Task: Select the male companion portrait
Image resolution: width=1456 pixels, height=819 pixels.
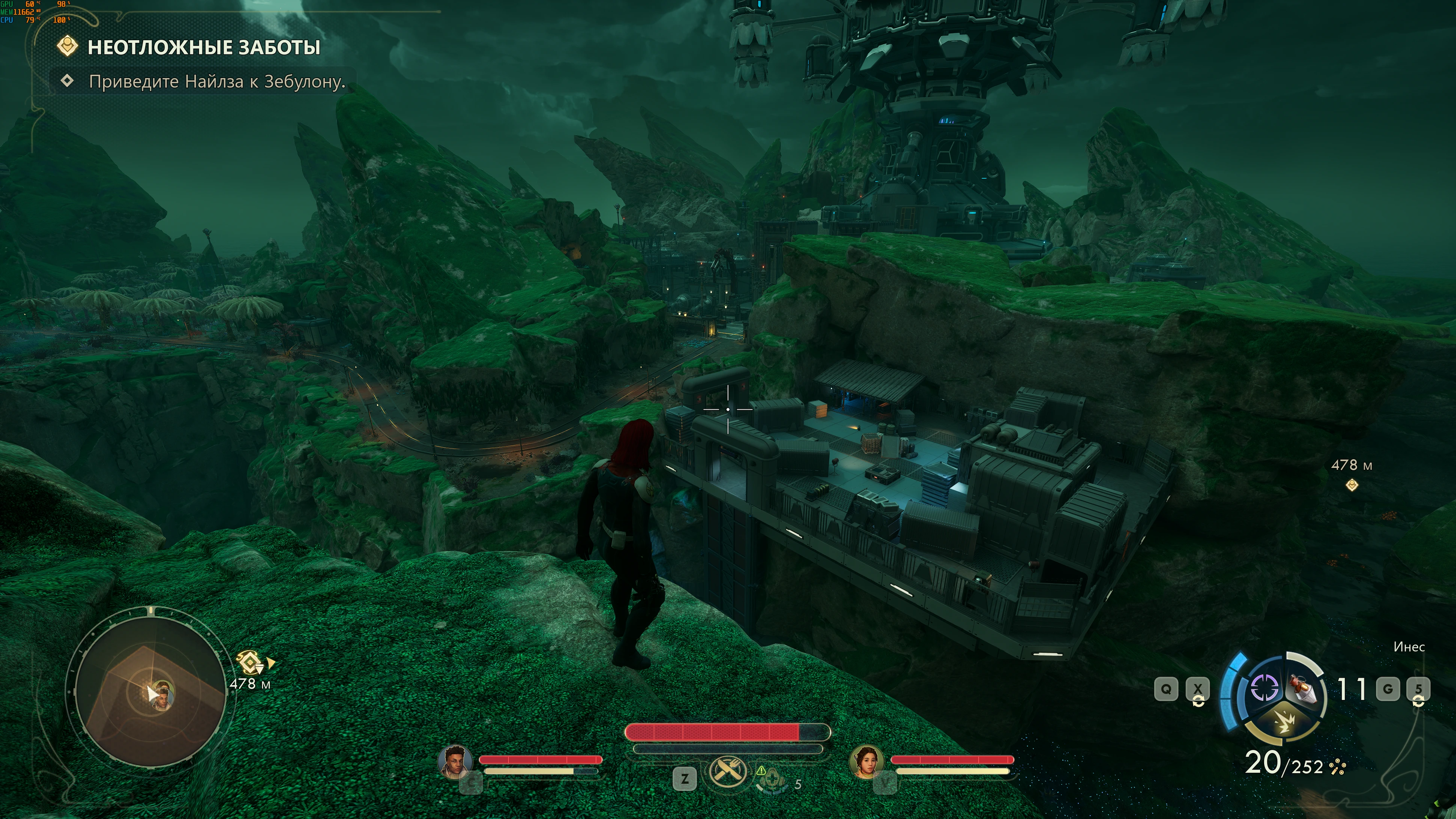Action: [x=455, y=761]
